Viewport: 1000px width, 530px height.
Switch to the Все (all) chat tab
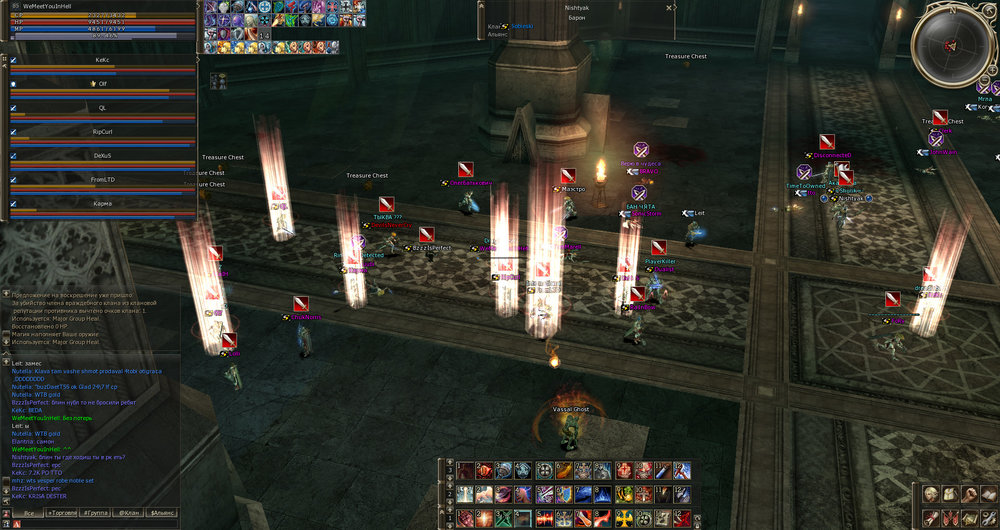(x=30, y=513)
